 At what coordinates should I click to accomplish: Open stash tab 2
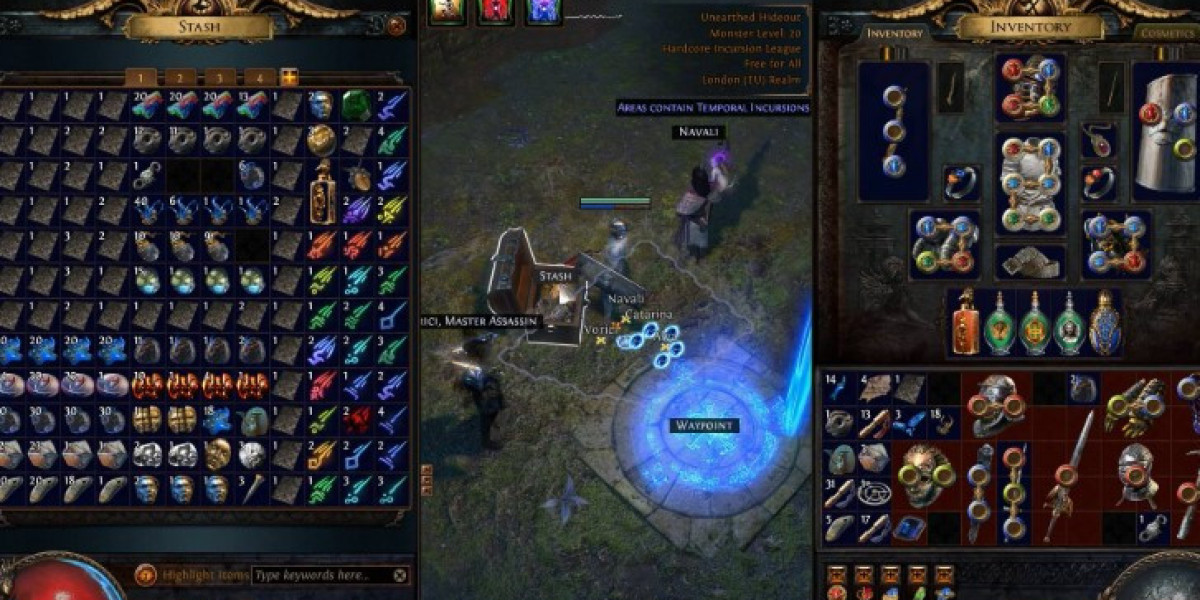[x=180, y=77]
